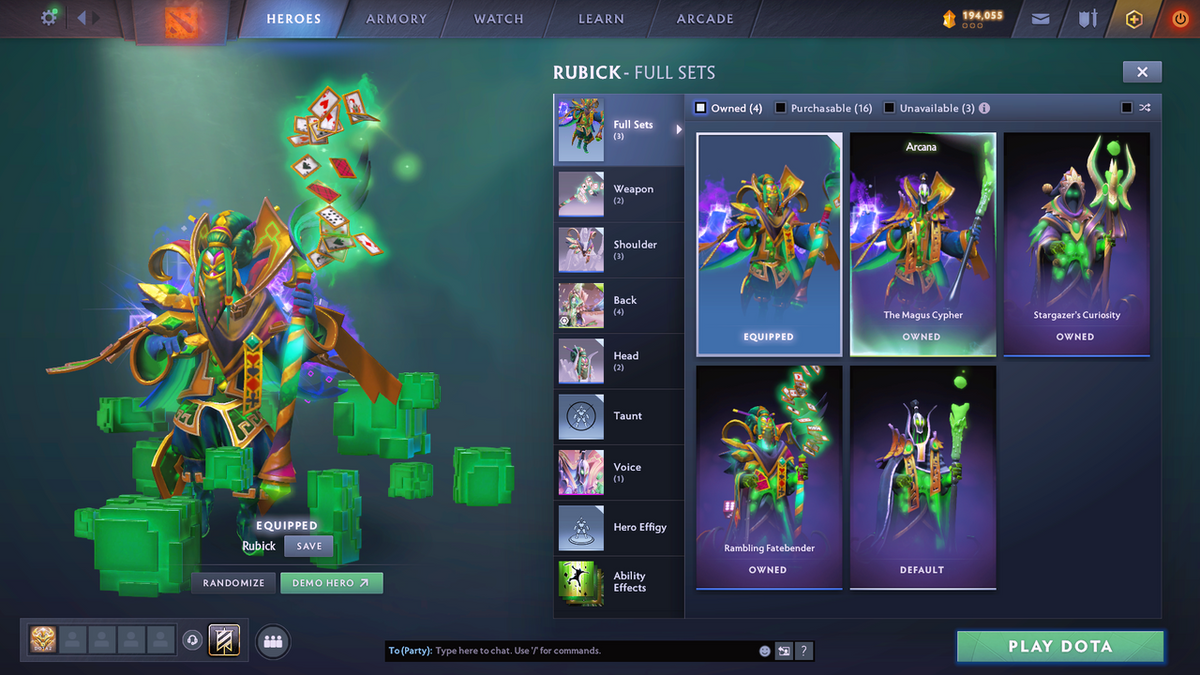
Task: Open the Weapon slot category
Action: [x=618, y=194]
